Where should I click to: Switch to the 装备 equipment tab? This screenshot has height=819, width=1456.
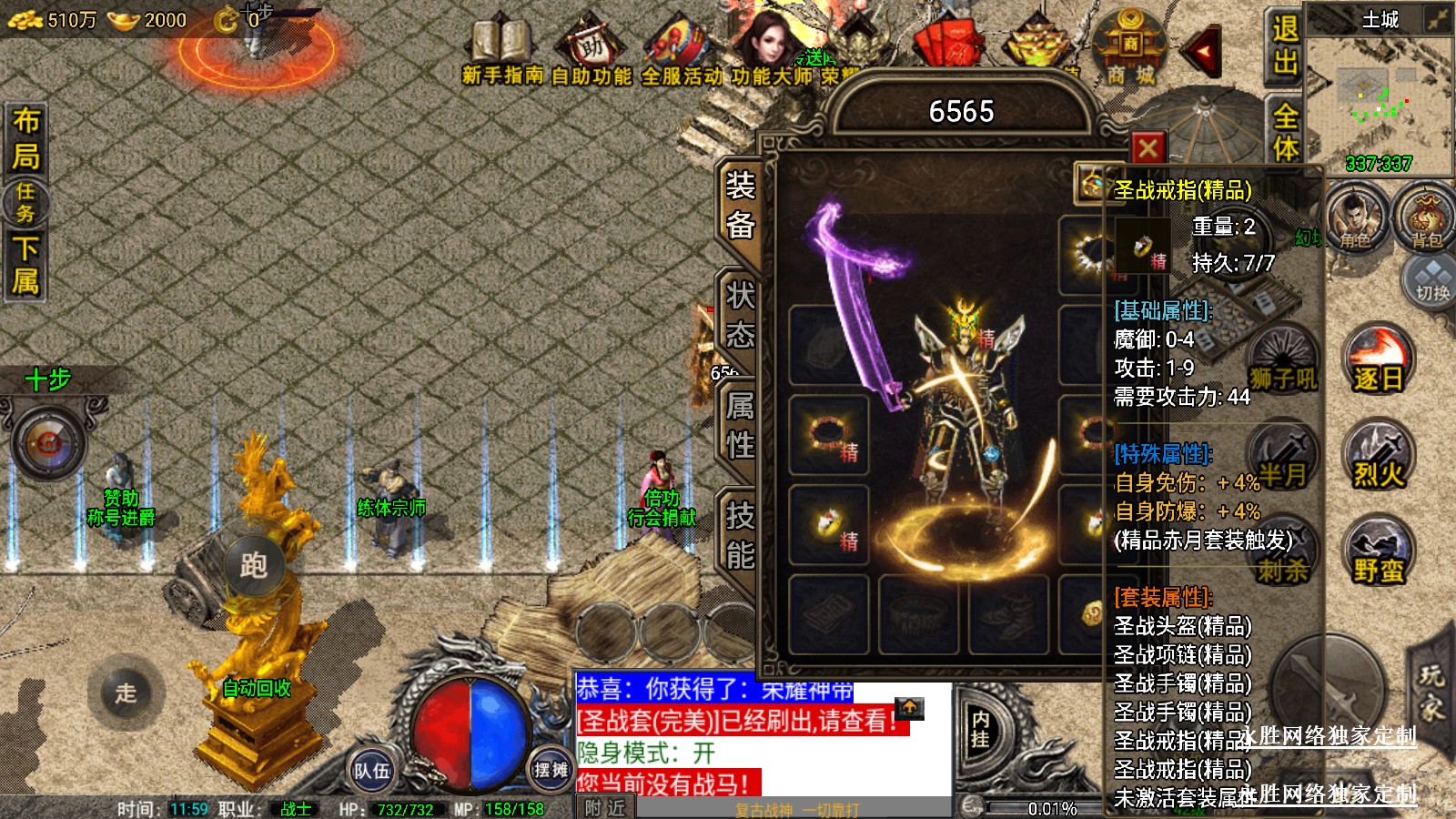[x=740, y=205]
